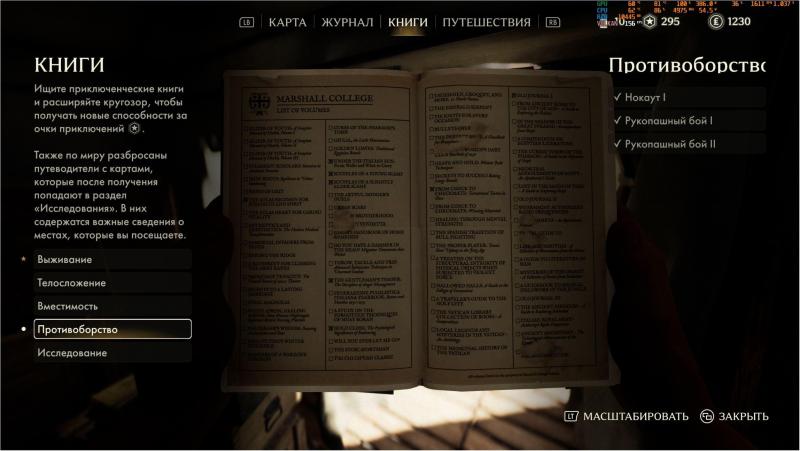Choose the Рукопашный бой I entry

(670, 121)
